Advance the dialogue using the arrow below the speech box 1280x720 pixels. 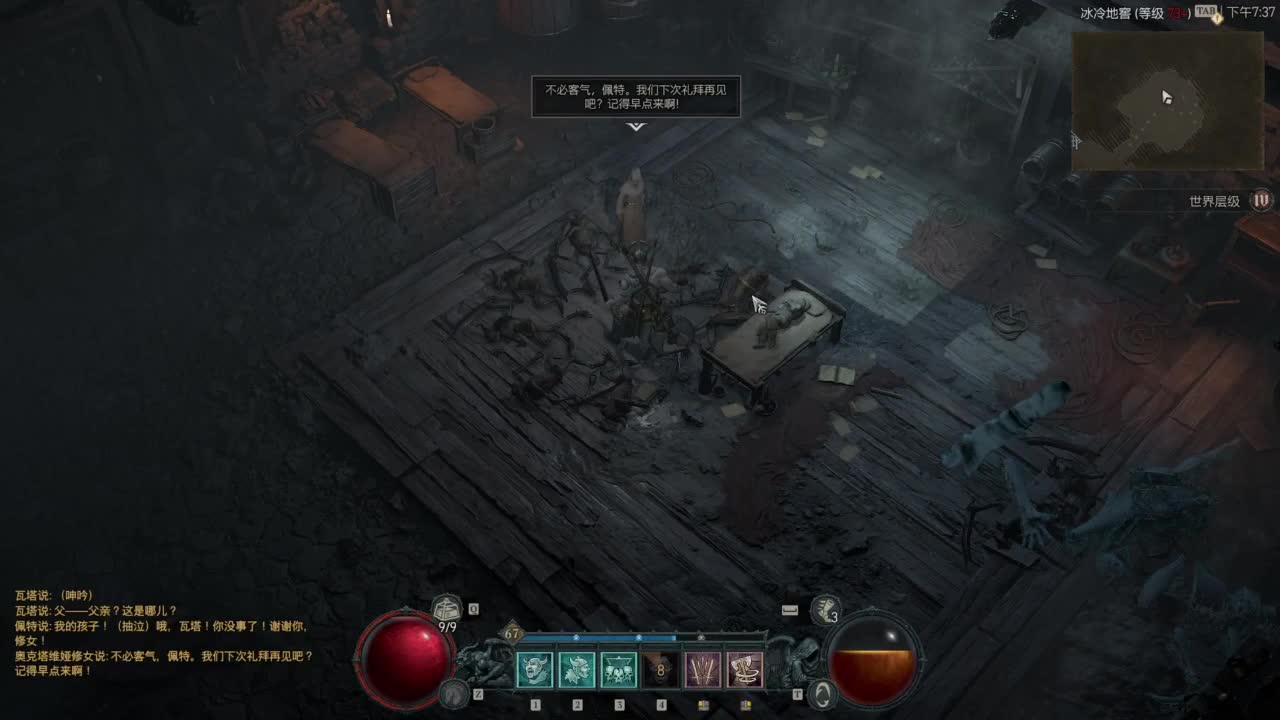636,127
